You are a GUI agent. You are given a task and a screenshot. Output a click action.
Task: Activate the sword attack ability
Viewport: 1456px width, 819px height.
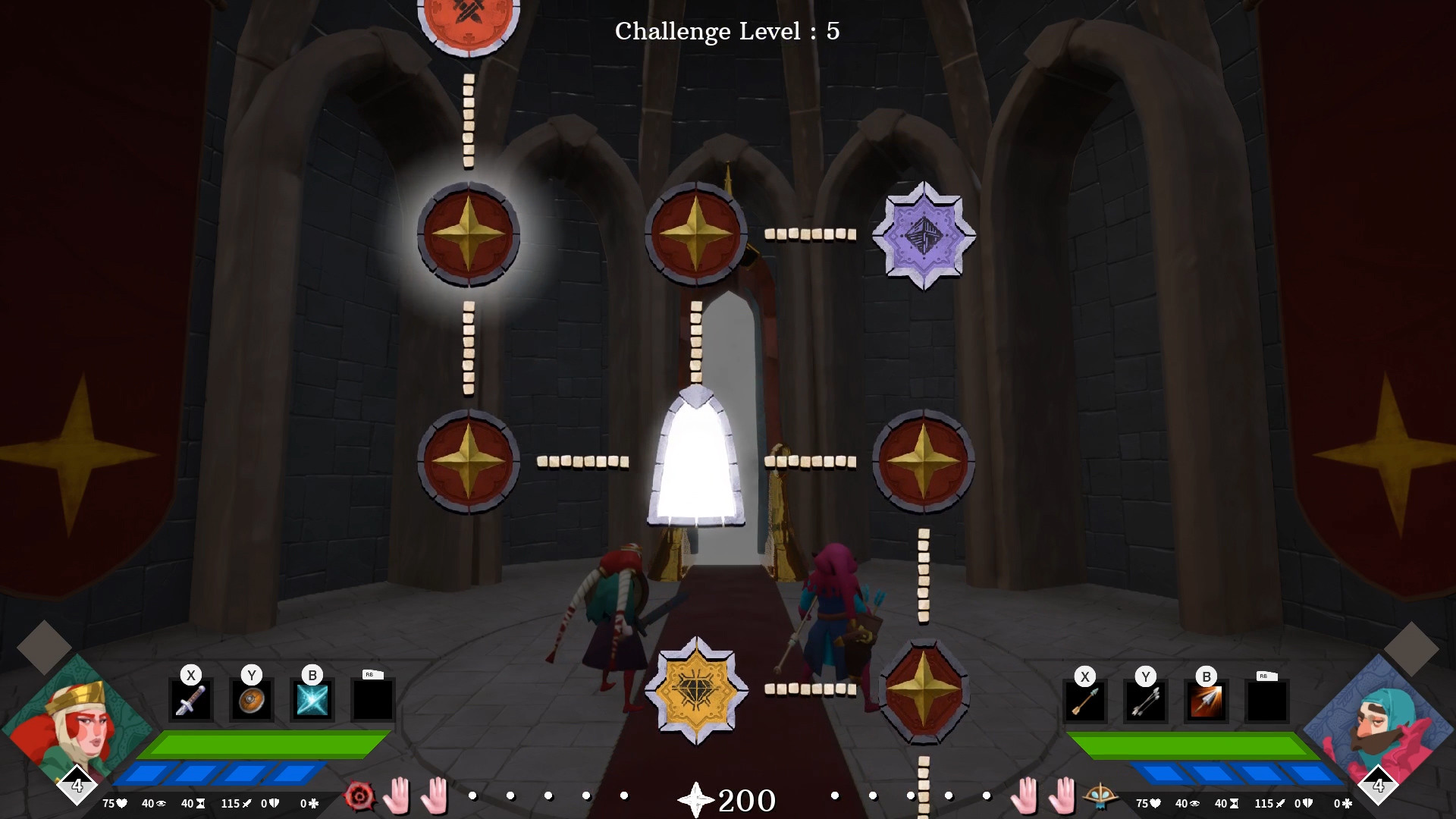pos(190,699)
